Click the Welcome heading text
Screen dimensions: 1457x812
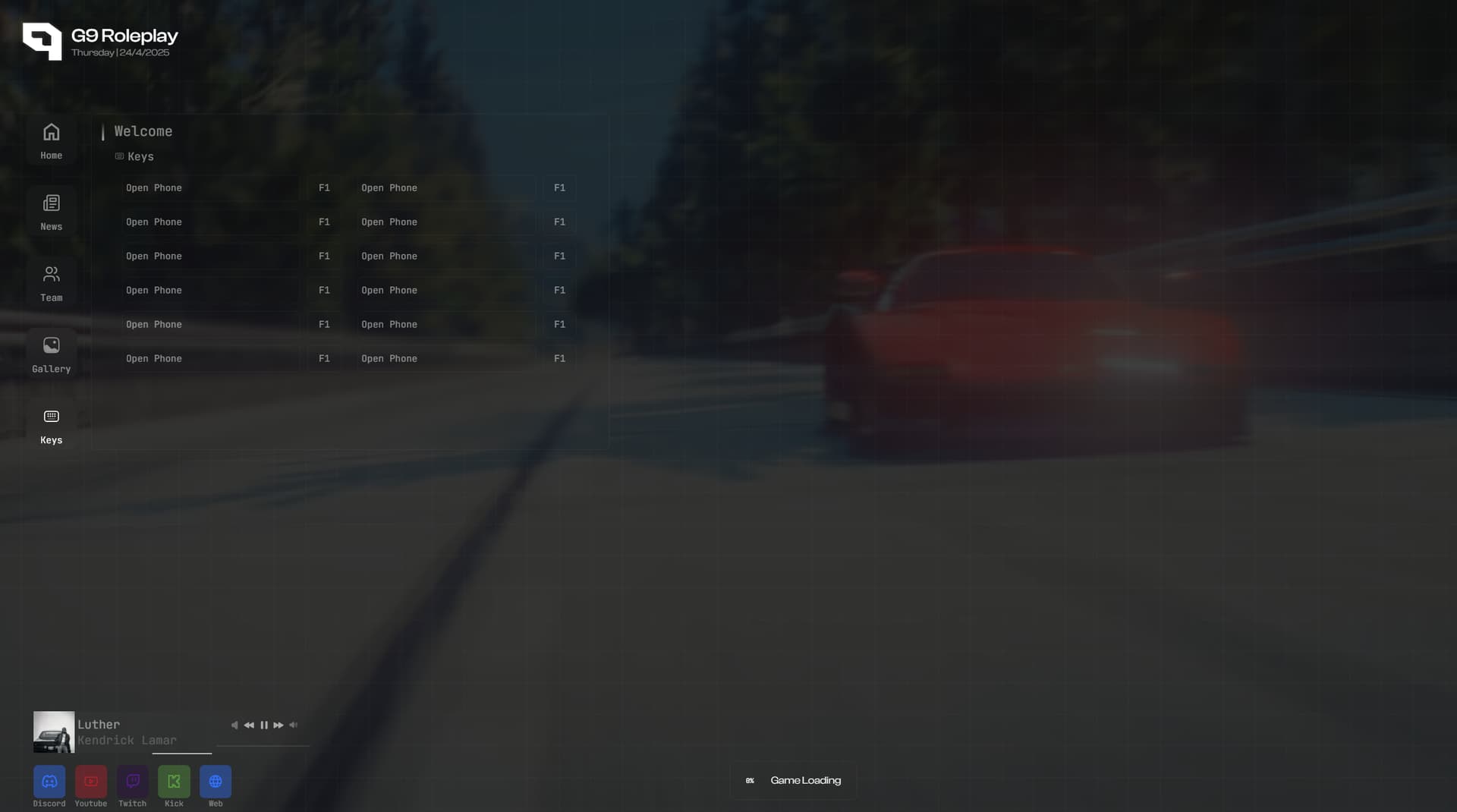coord(143,131)
